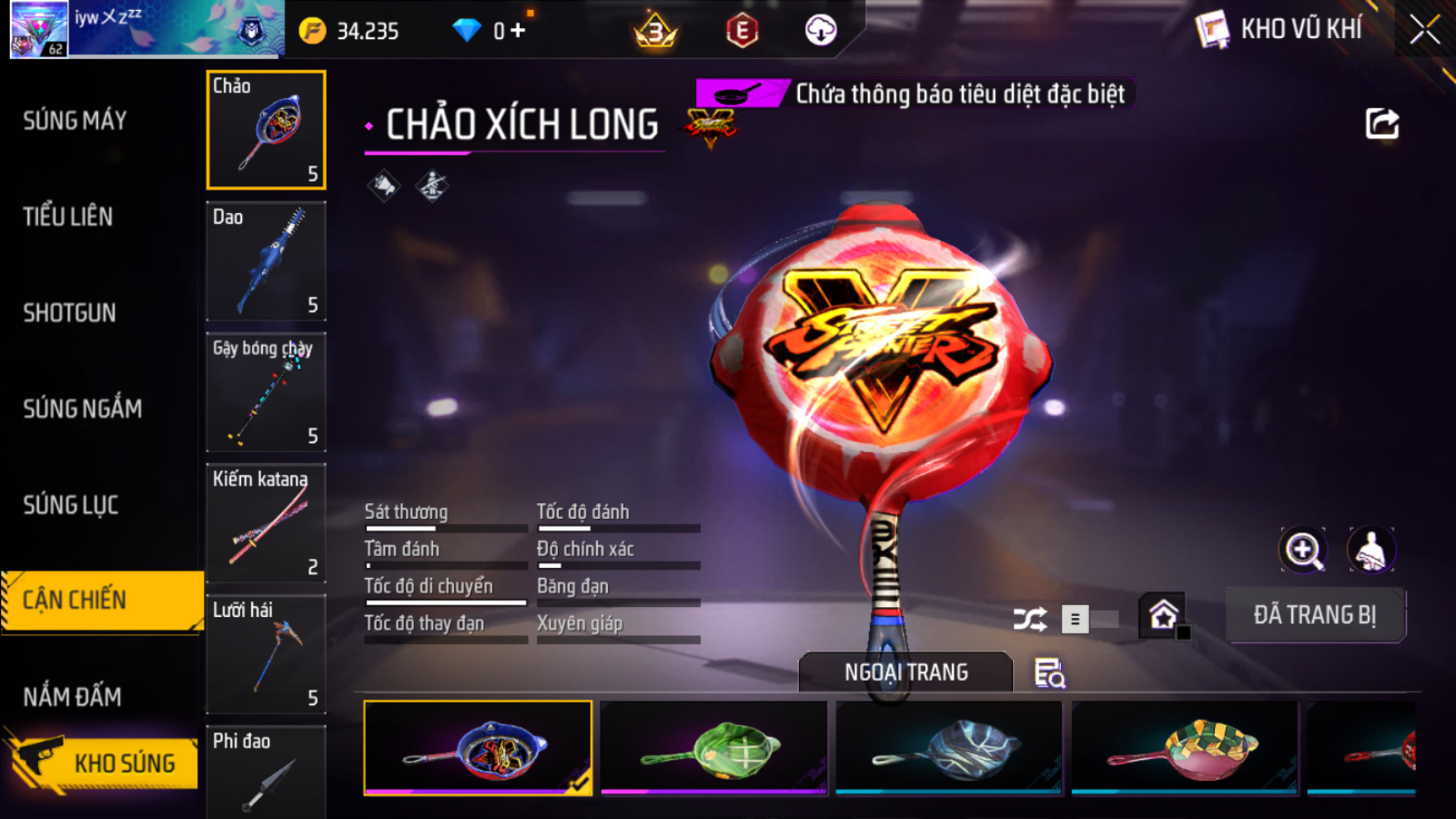The image size is (1456, 819).
Task: Choose the Gậy bóng chày weapon
Action: point(266,392)
